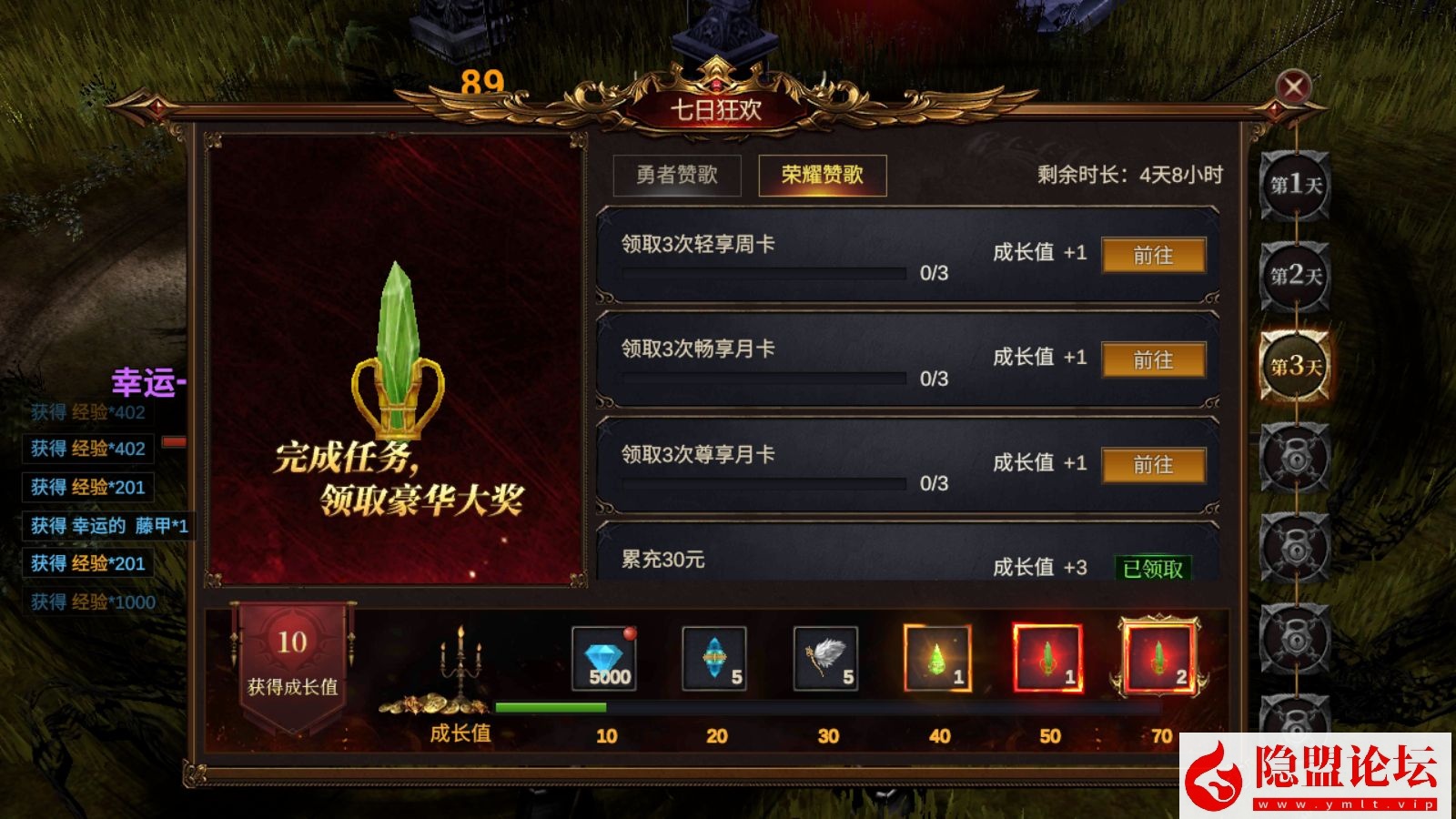Select the 5000 diamond reward icon
Viewport: 1456px width, 819px height.
coord(604,658)
